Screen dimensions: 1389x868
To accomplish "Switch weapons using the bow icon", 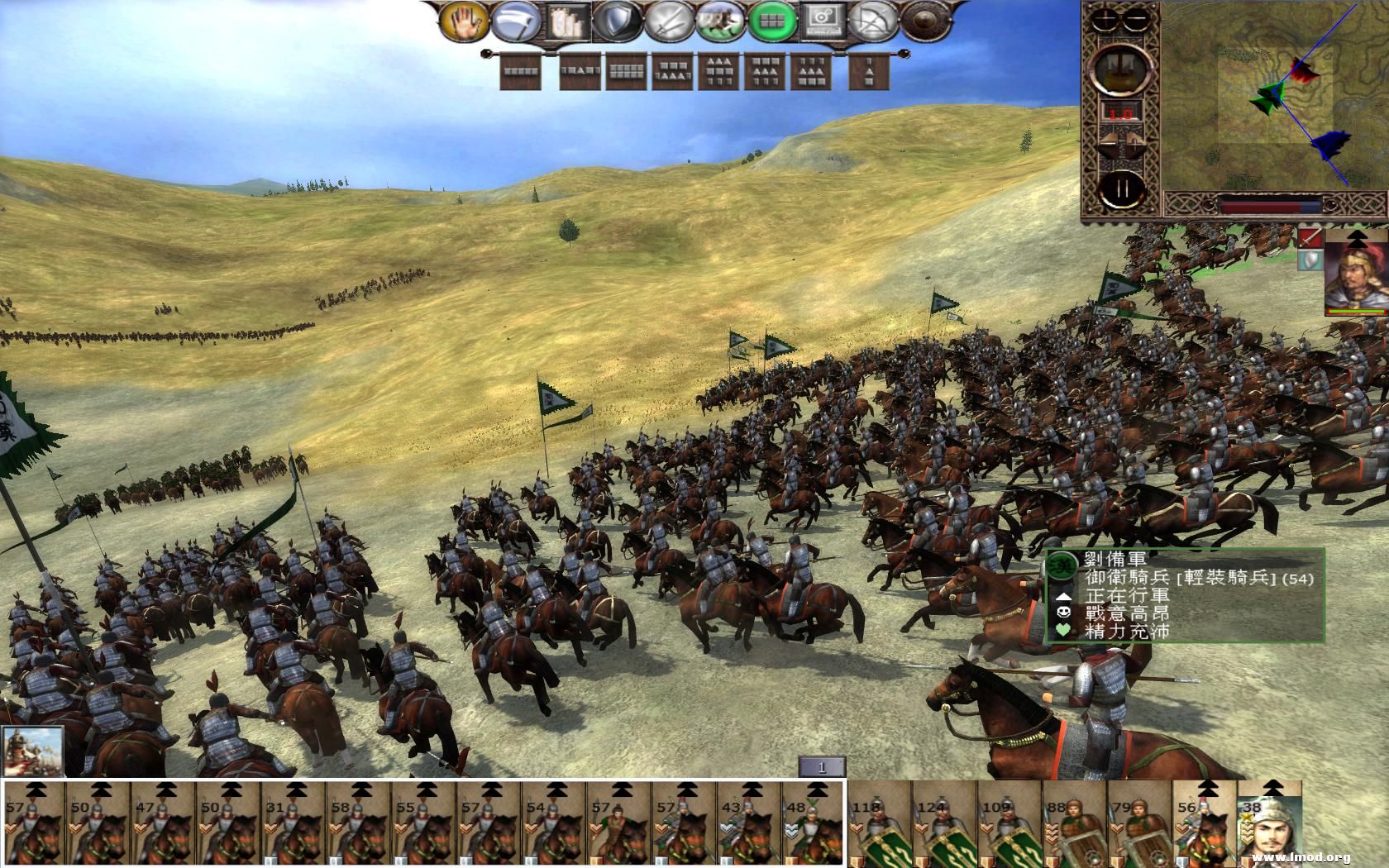I will point(872,23).
